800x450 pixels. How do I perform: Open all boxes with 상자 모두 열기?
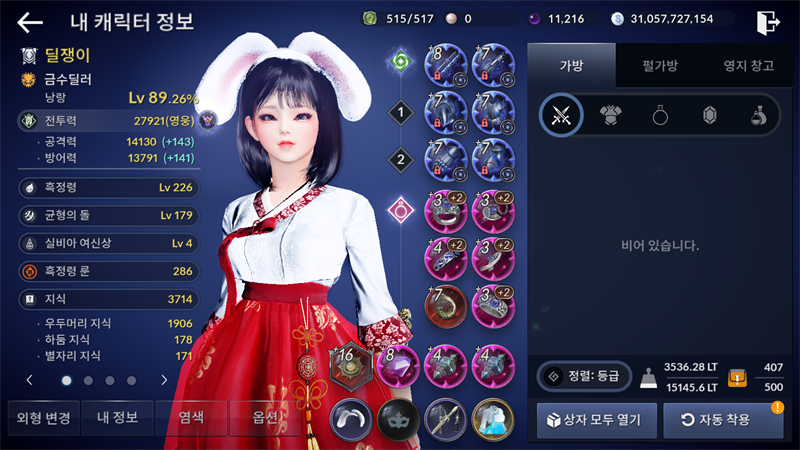pyautogui.click(x=596, y=420)
